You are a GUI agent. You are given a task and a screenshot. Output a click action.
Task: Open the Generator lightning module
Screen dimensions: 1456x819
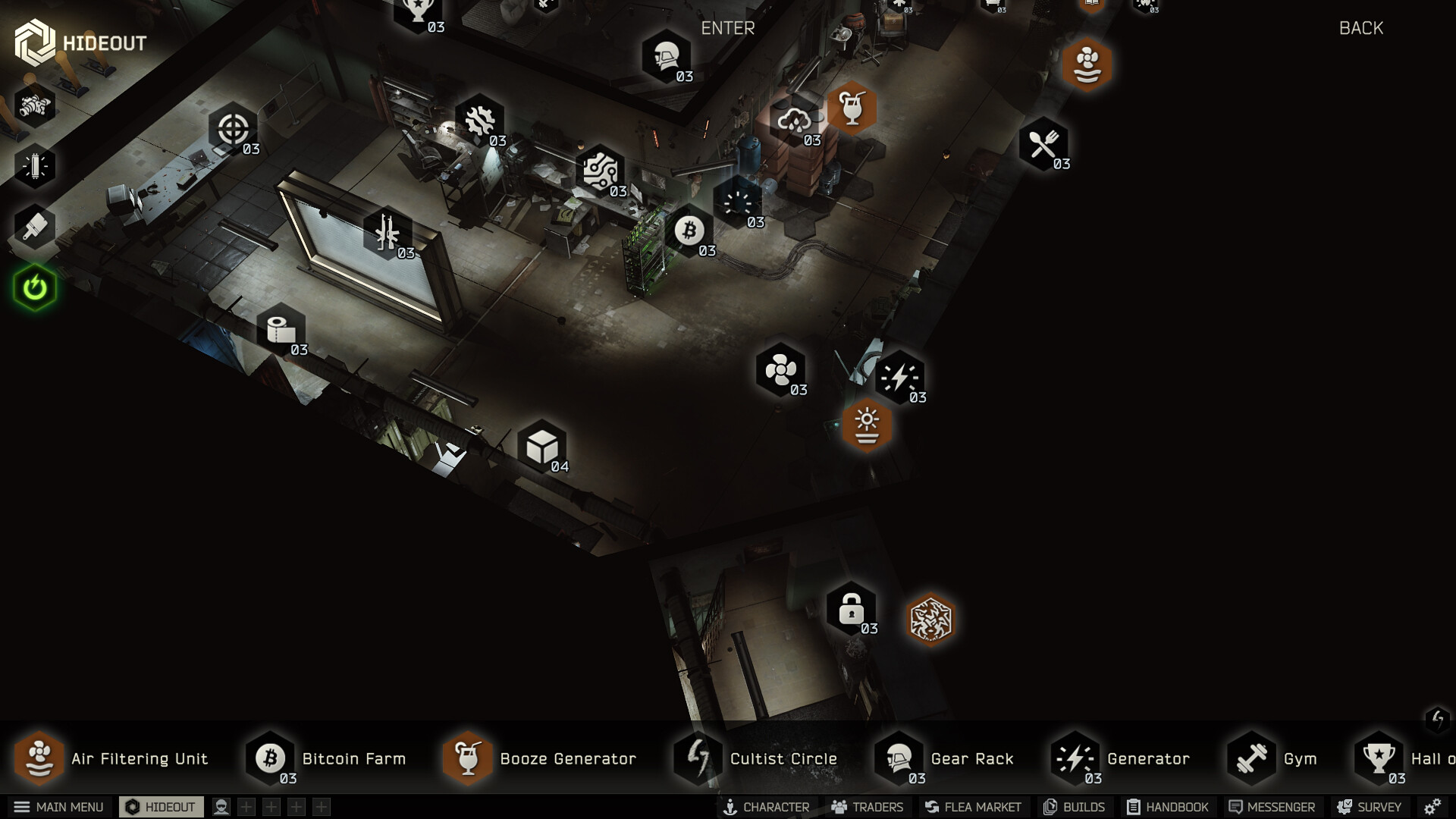tap(899, 377)
